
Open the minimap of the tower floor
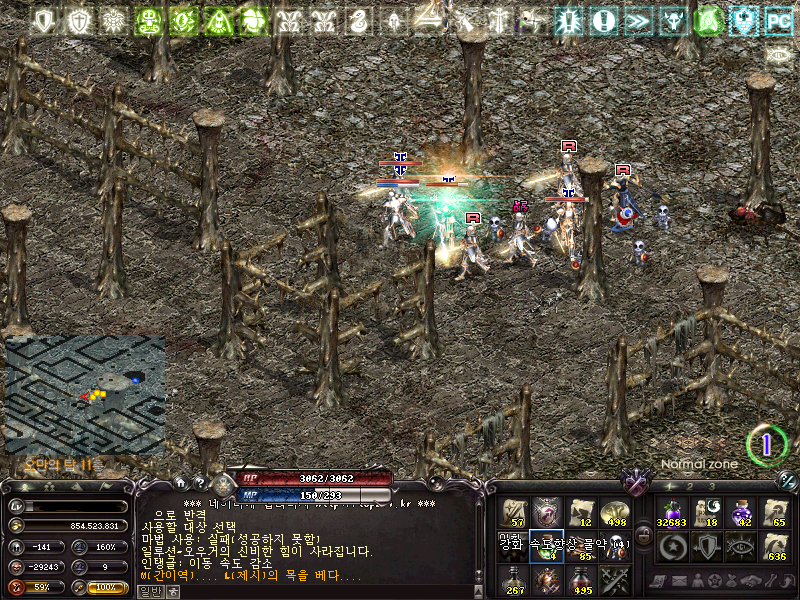tap(84, 394)
